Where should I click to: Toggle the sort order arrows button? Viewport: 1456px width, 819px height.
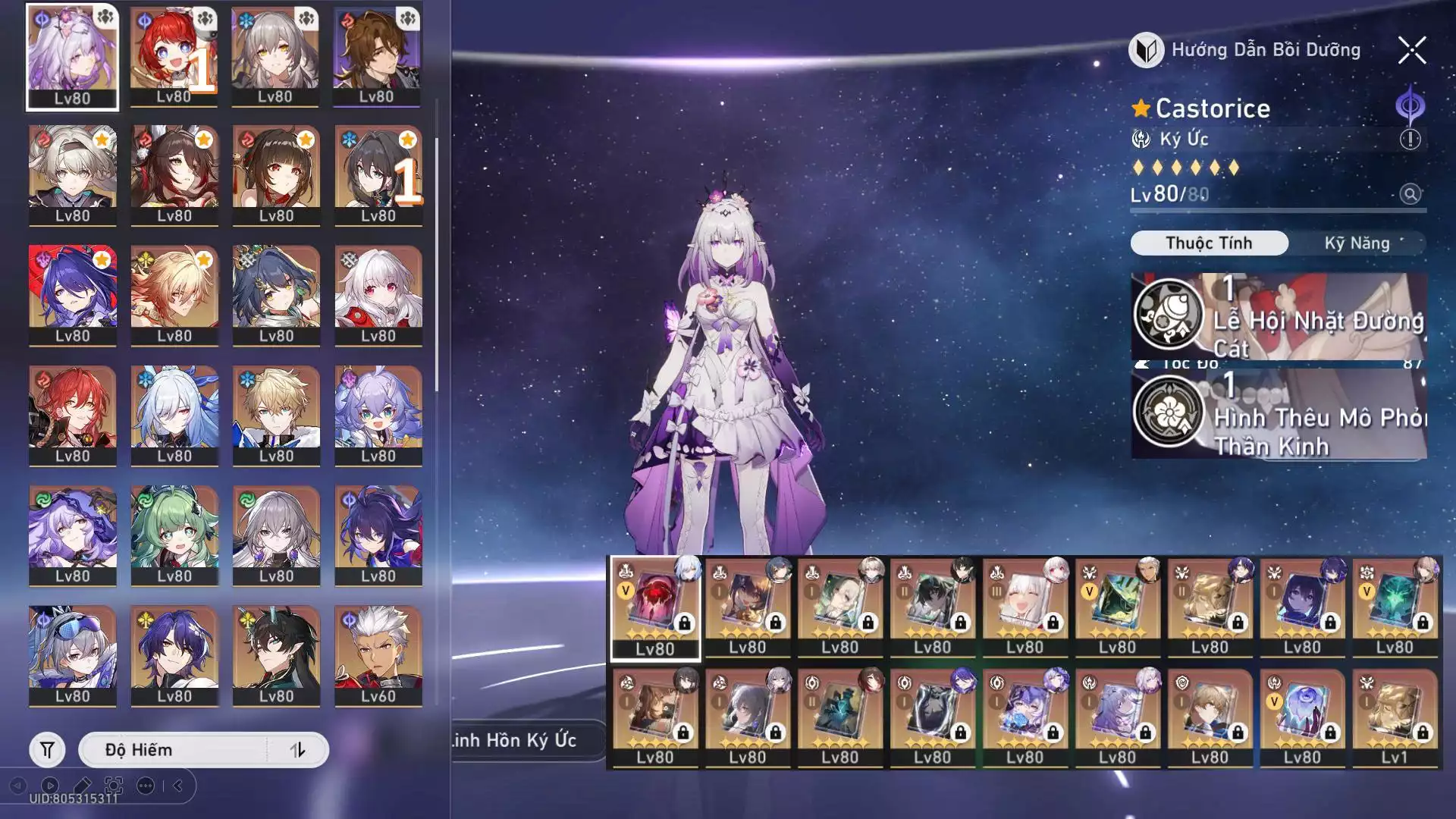[x=297, y=750]
